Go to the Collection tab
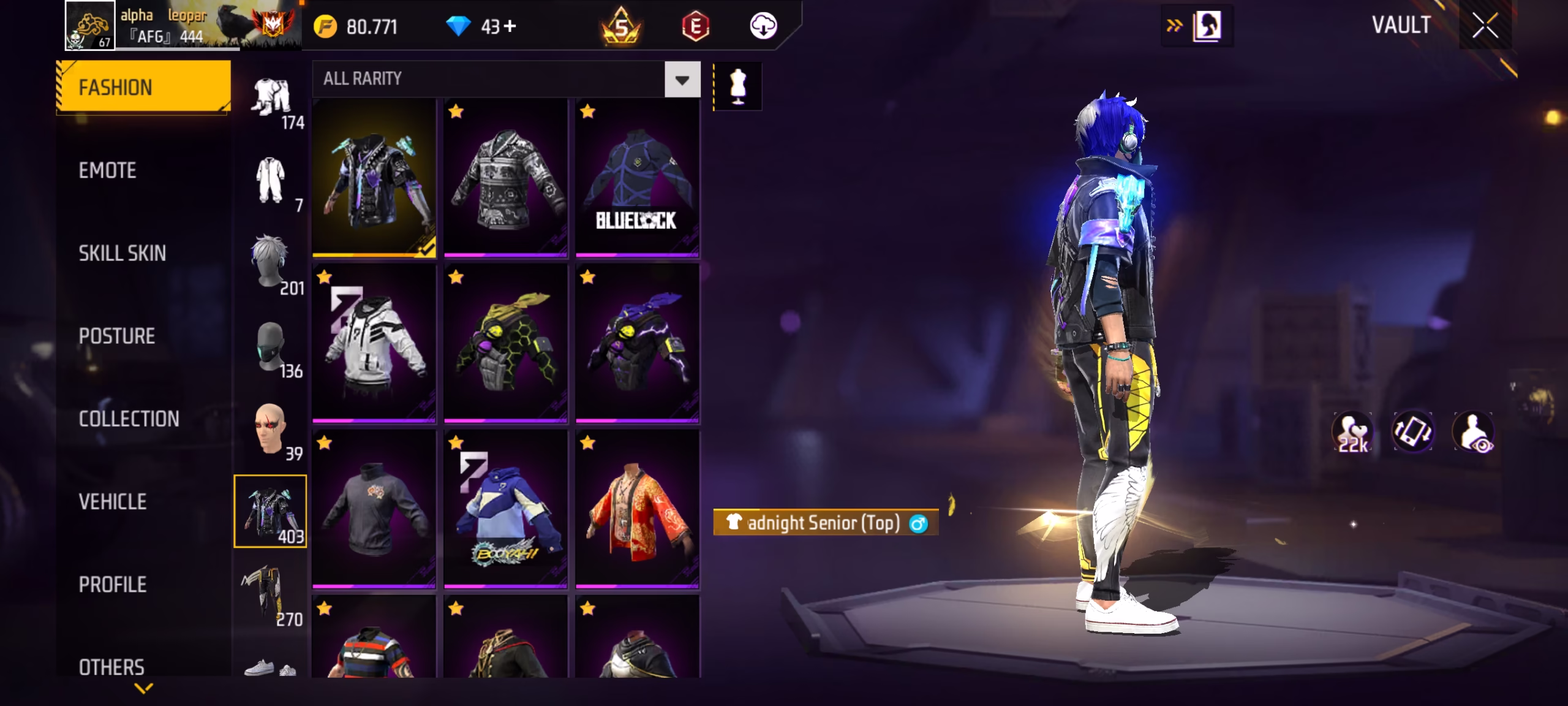This screenshot has width=1568, height=706. (129, 419)
